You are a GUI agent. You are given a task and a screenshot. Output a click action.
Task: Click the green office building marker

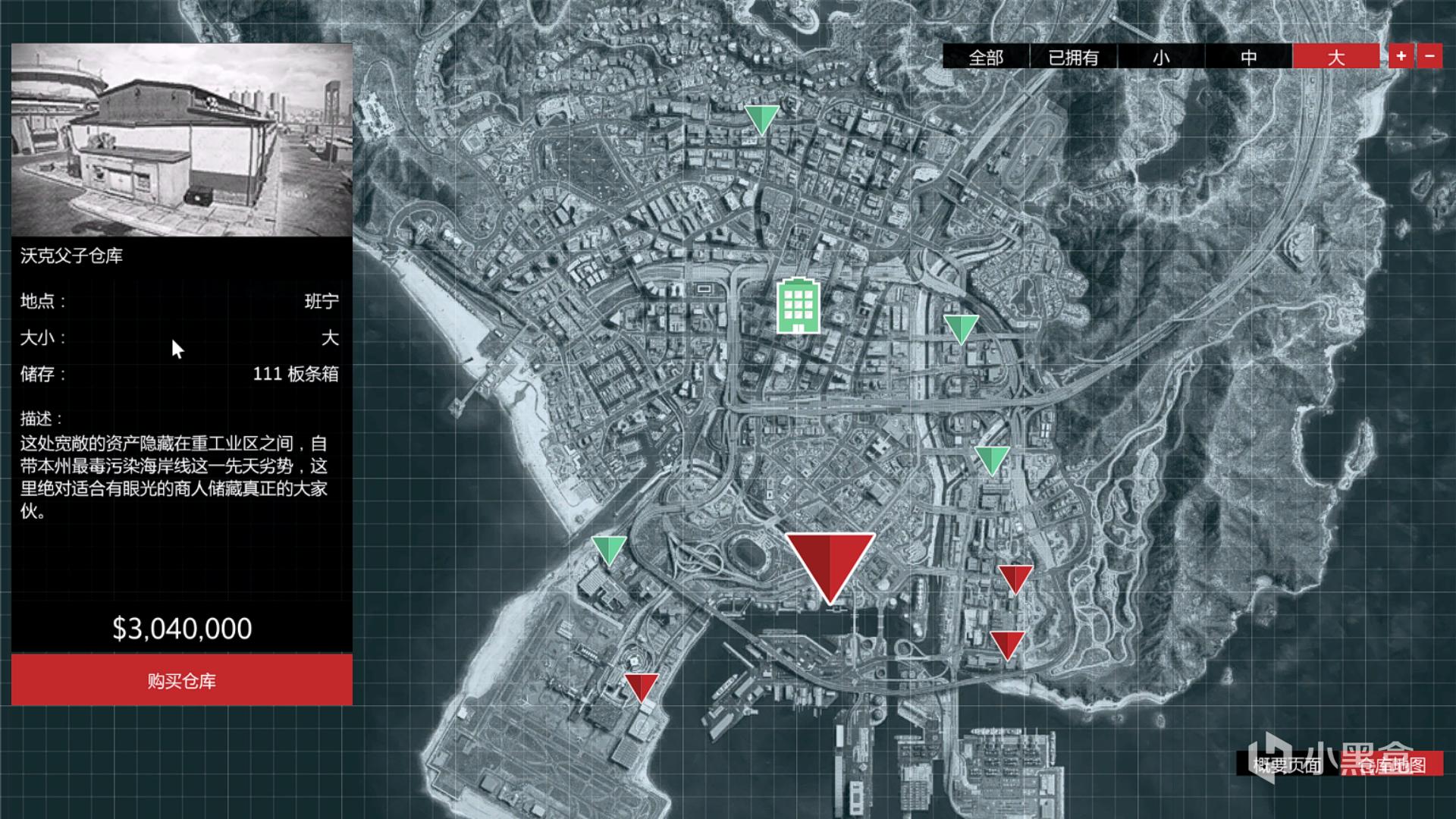point(798,306)
